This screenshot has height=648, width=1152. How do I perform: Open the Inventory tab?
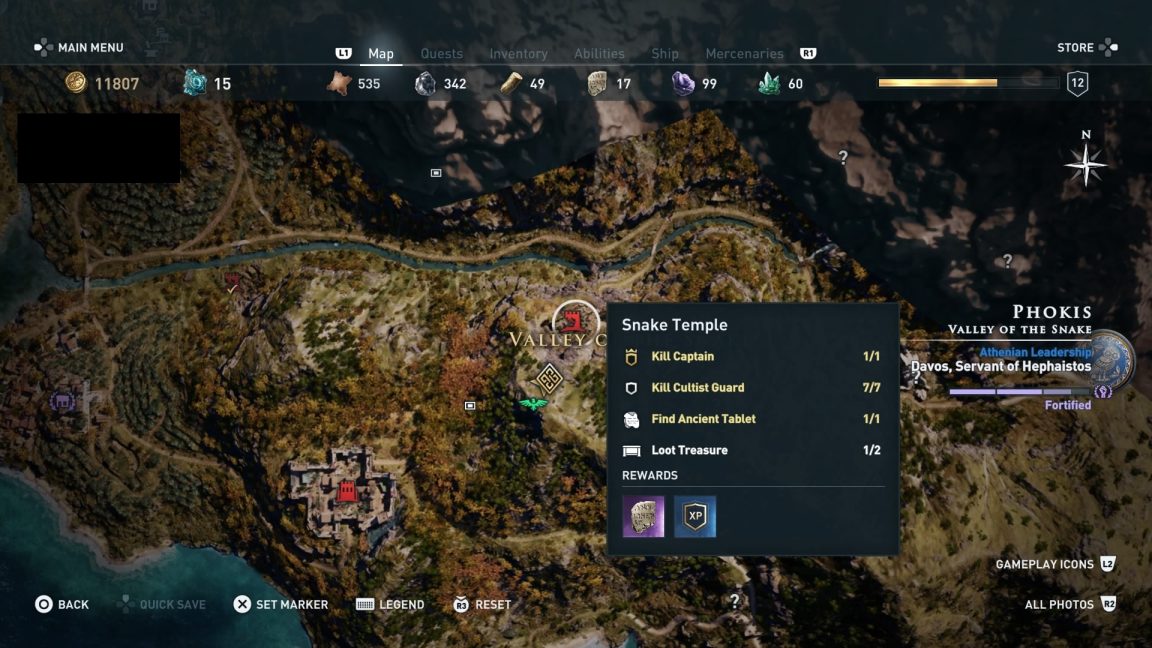click(x=518, y=54)
